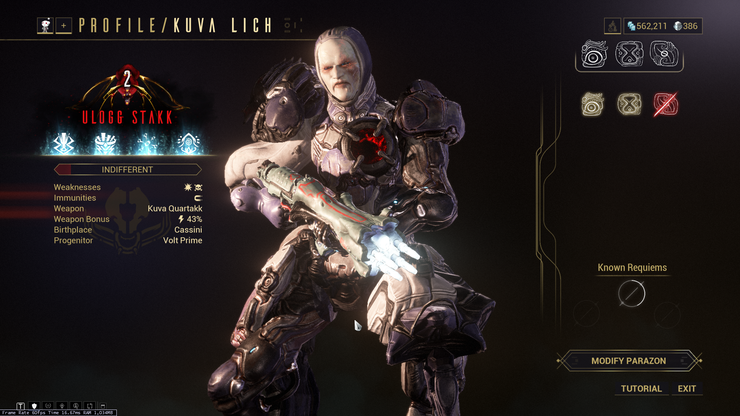
Task: Click the plus button beside avatar
Action: pos(63,25)
